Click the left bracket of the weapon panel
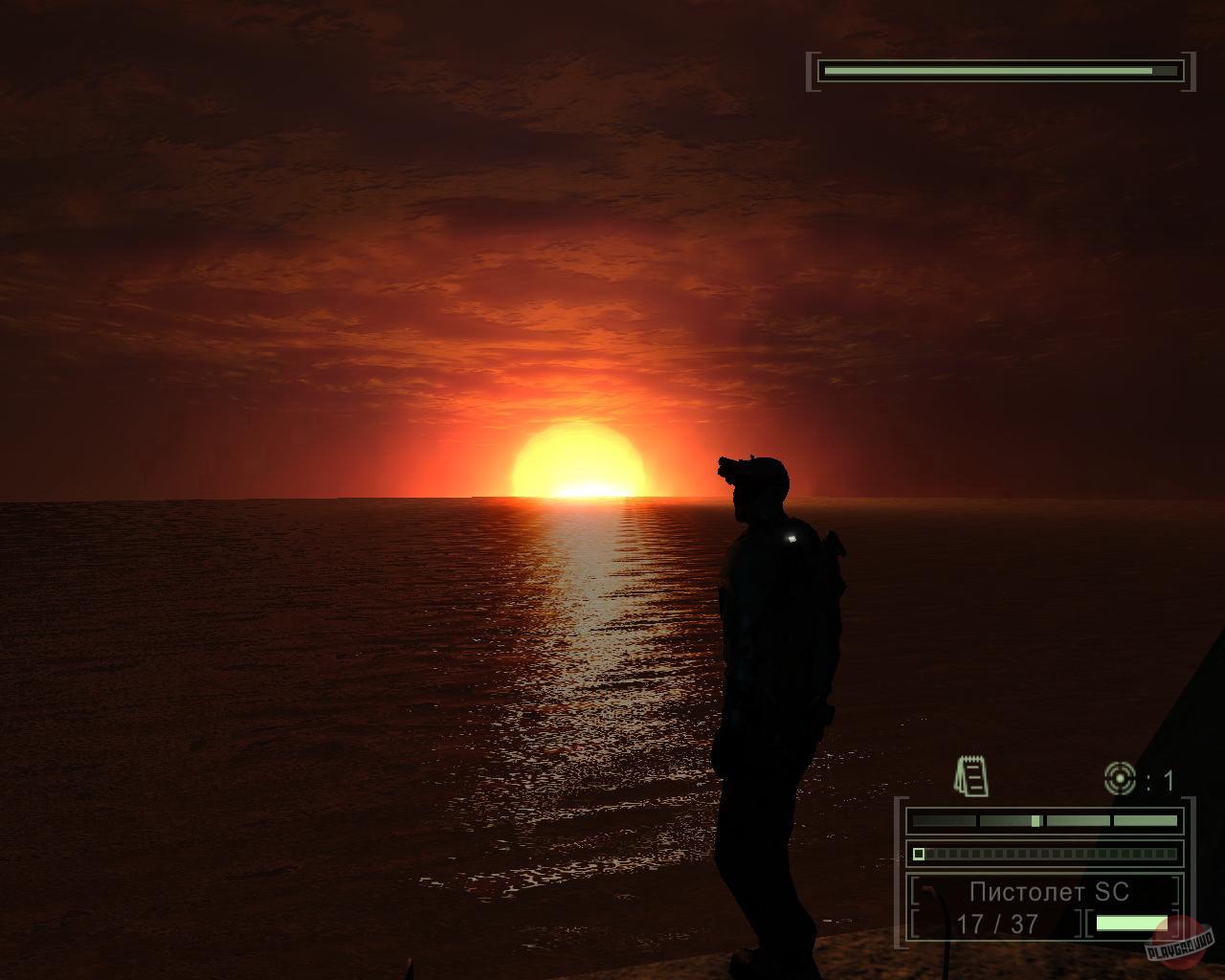The image size is (1225, 980). click(x=914, y=890)
